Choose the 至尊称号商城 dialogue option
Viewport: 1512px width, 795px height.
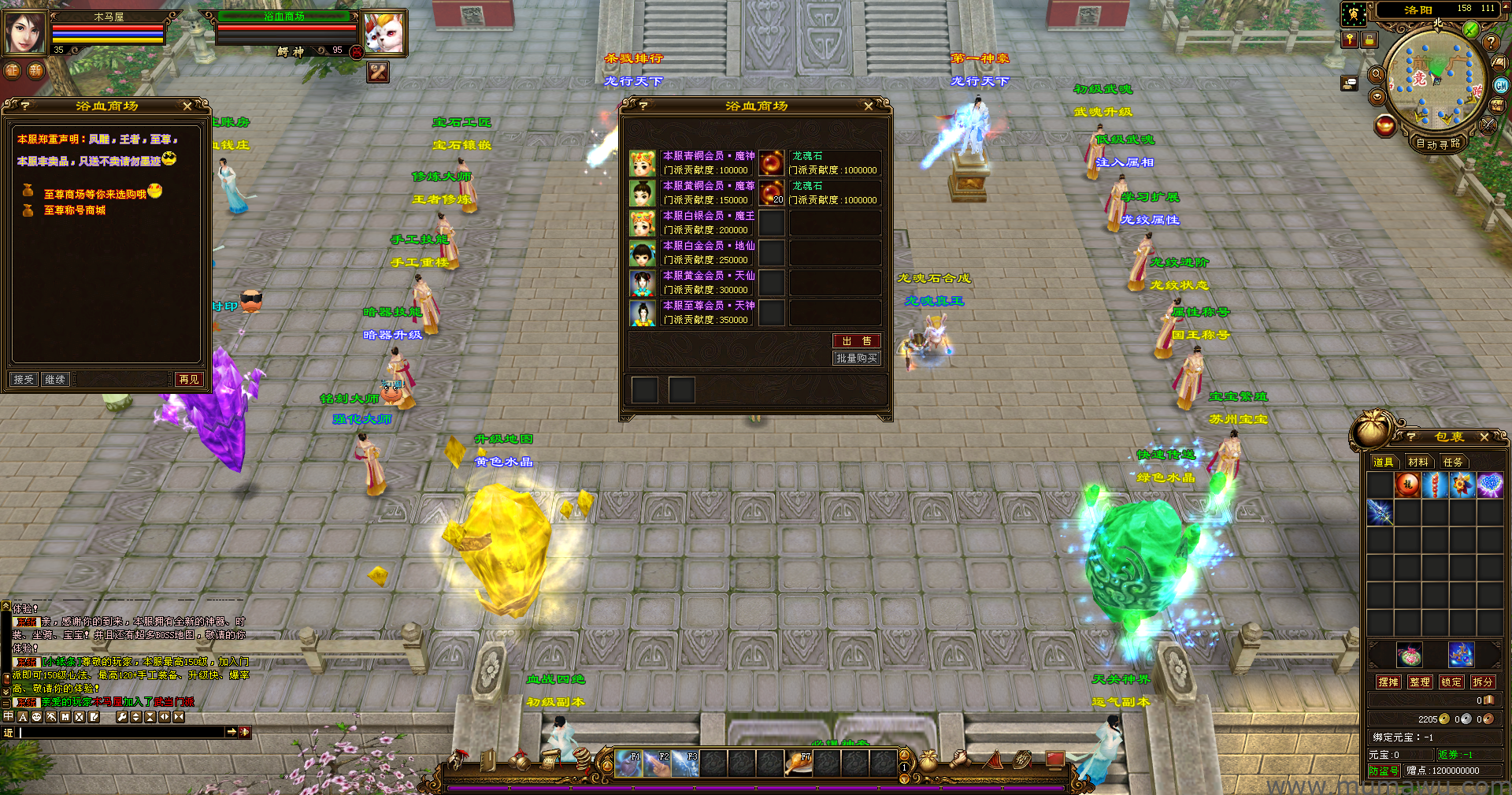click(x=74, y=210)
